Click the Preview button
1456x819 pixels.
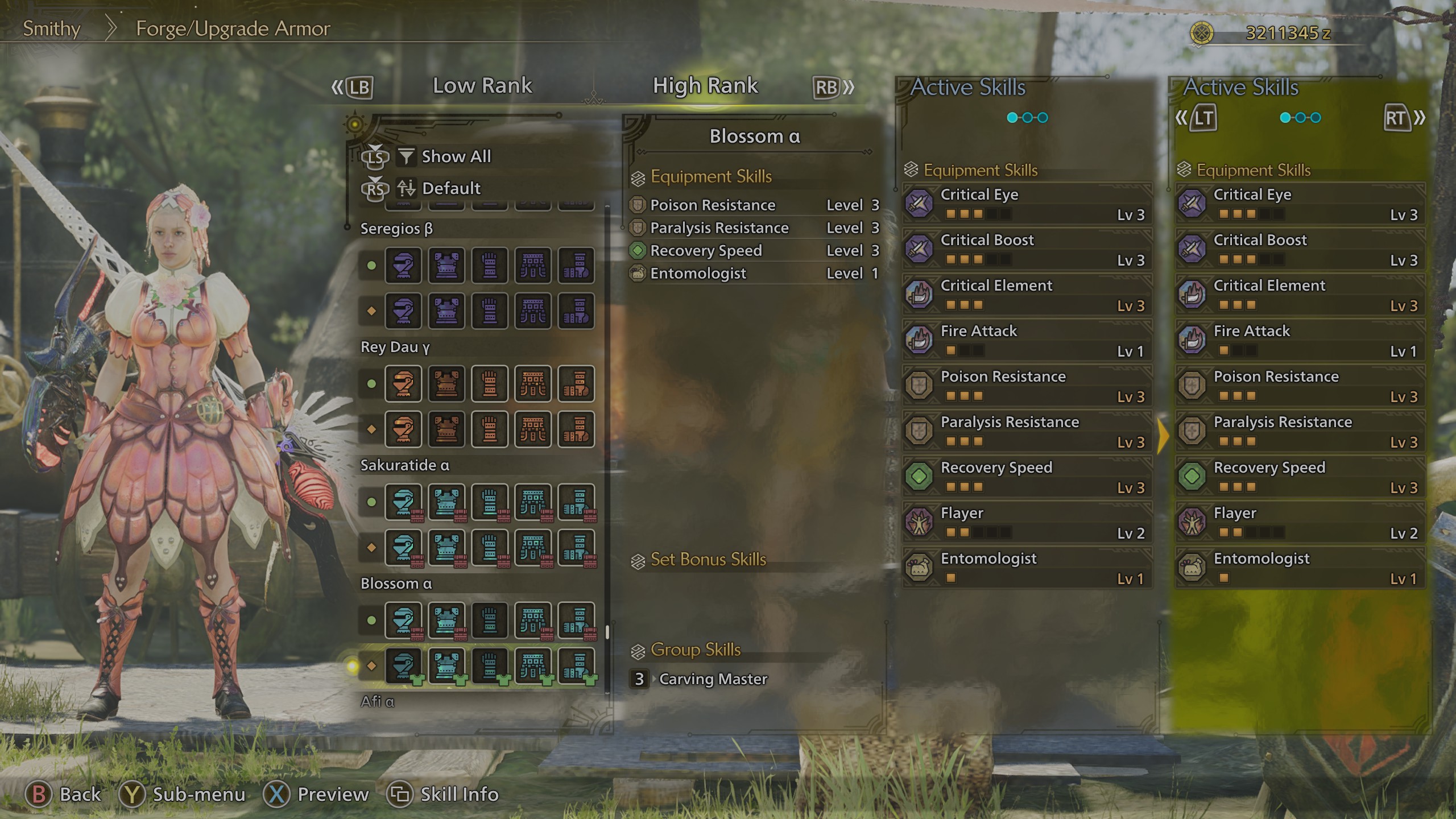pyautogui.click(x=321, y=795)
